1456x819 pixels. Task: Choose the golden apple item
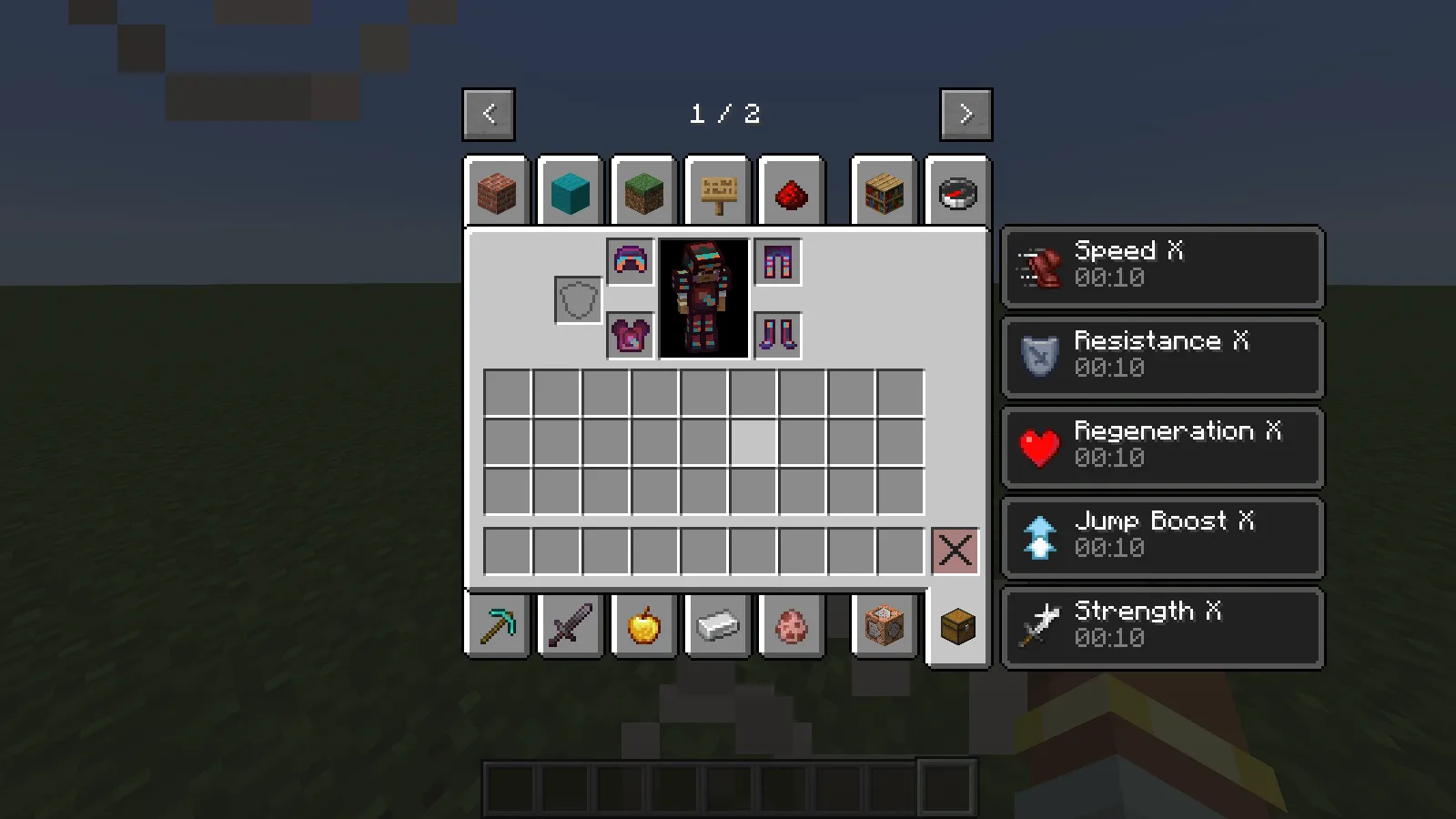click(643, 624)
